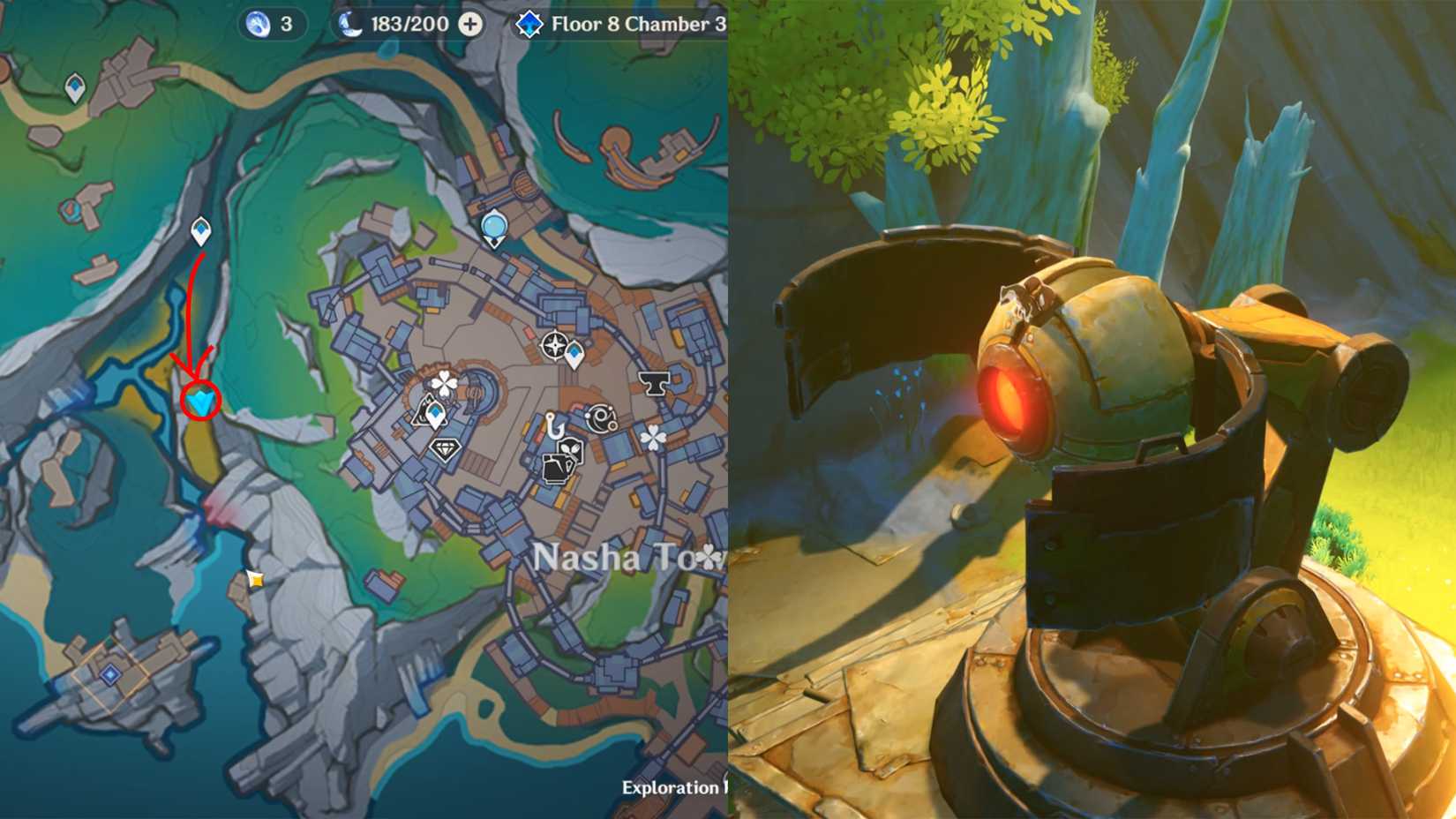This screenshot has width=1456, height=819.
Task: Click the general goods clover icon on the right
Action: (x=651, y=435)
